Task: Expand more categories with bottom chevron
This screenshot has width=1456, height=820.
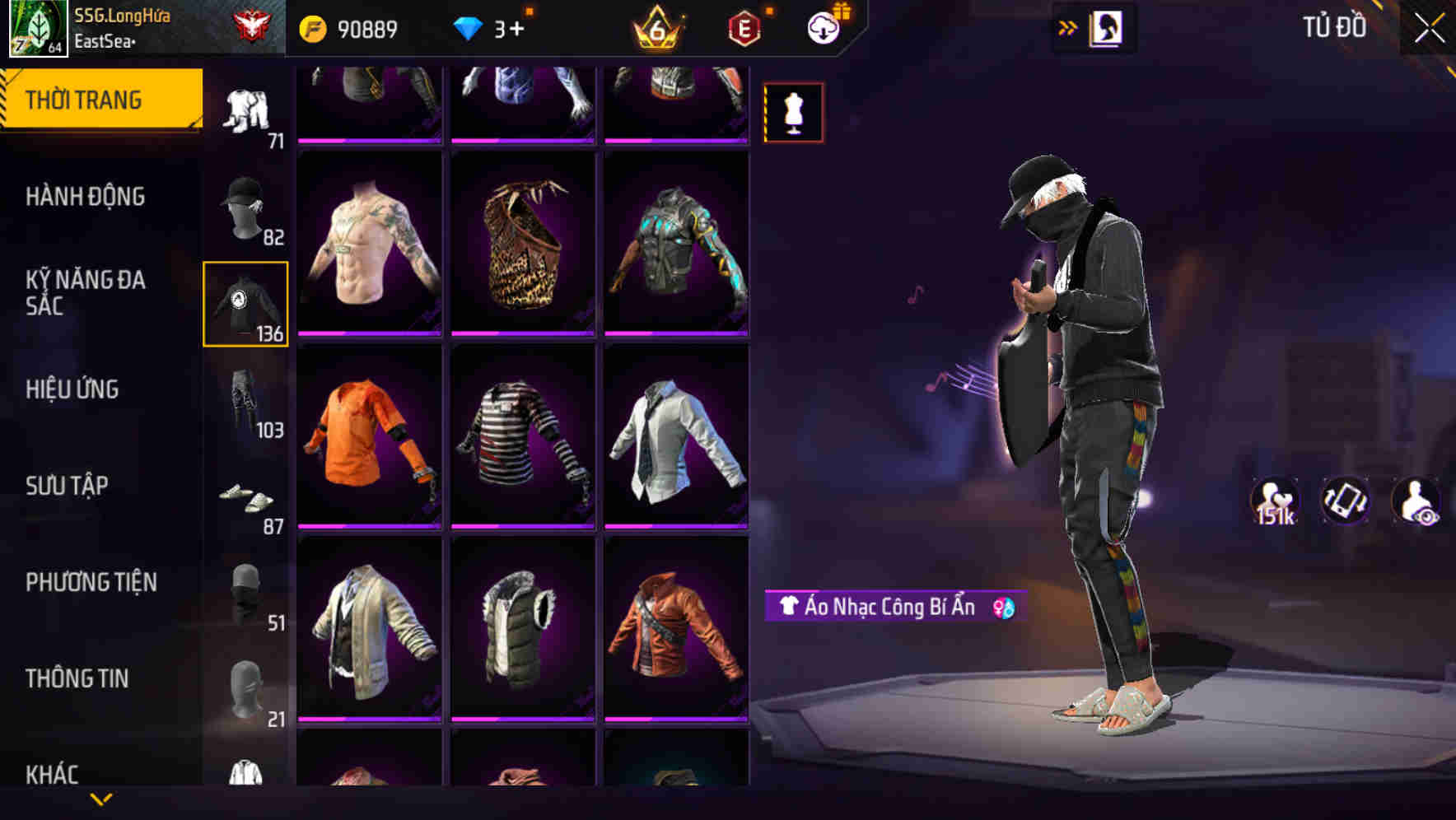Action: pos(102,799)
